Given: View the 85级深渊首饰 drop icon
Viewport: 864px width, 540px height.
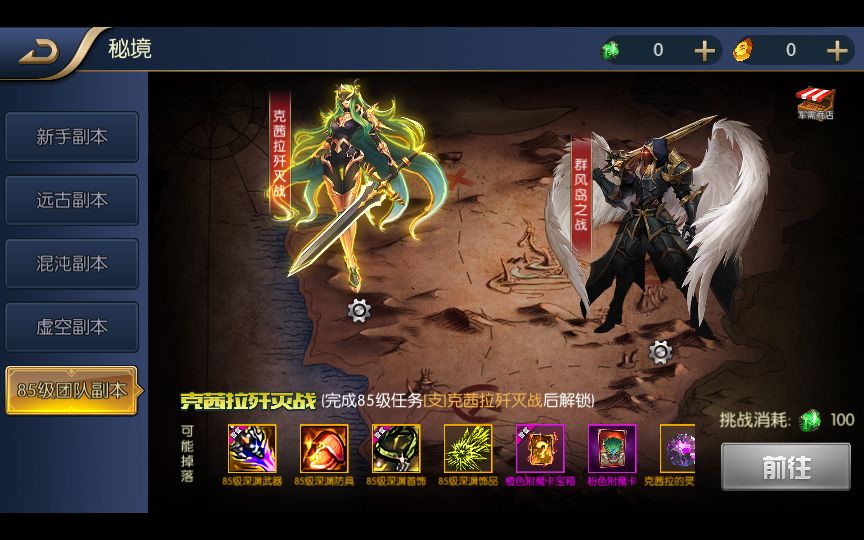Looking at the screenshot, I should click(396, 449).
